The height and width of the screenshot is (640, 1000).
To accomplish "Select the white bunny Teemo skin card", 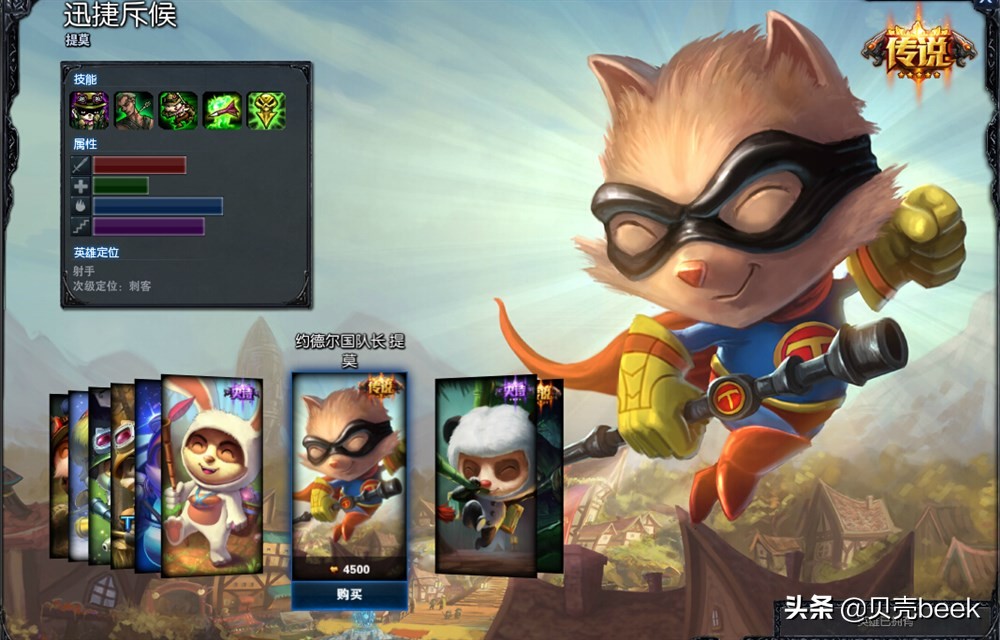I will [211, 475].
